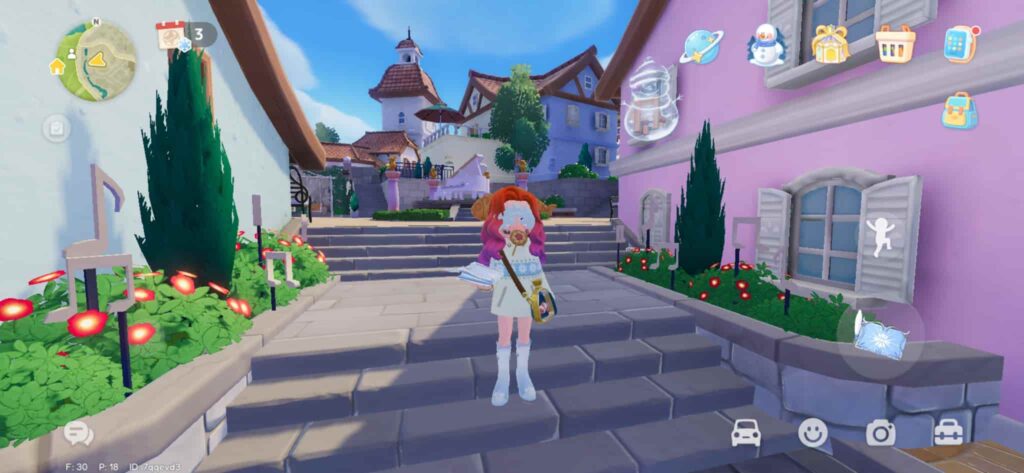
Task: Open the camera photo mode
Action: (880, 432)
